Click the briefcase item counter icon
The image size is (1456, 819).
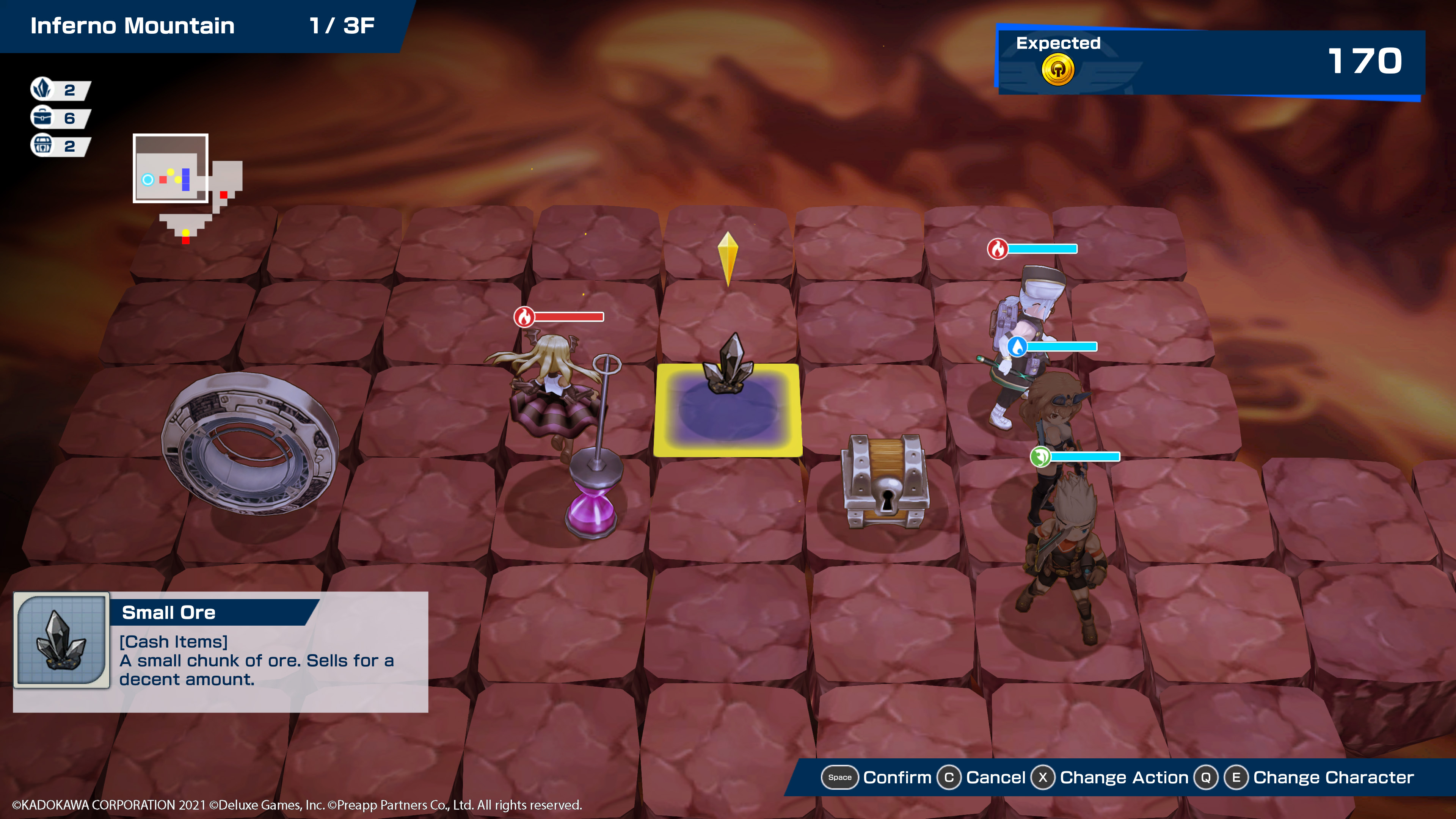pos(42,117)
